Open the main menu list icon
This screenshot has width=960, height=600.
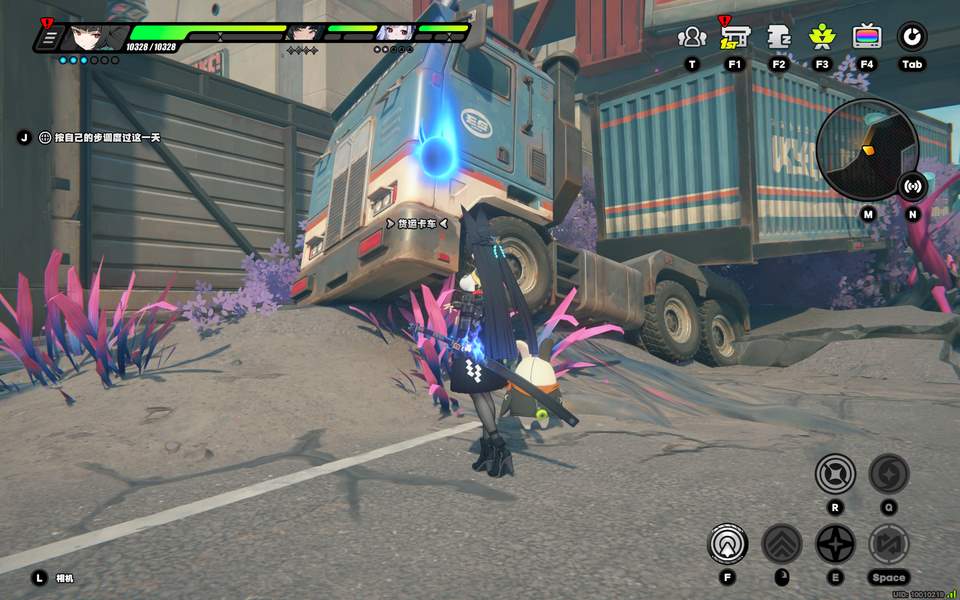47,39
